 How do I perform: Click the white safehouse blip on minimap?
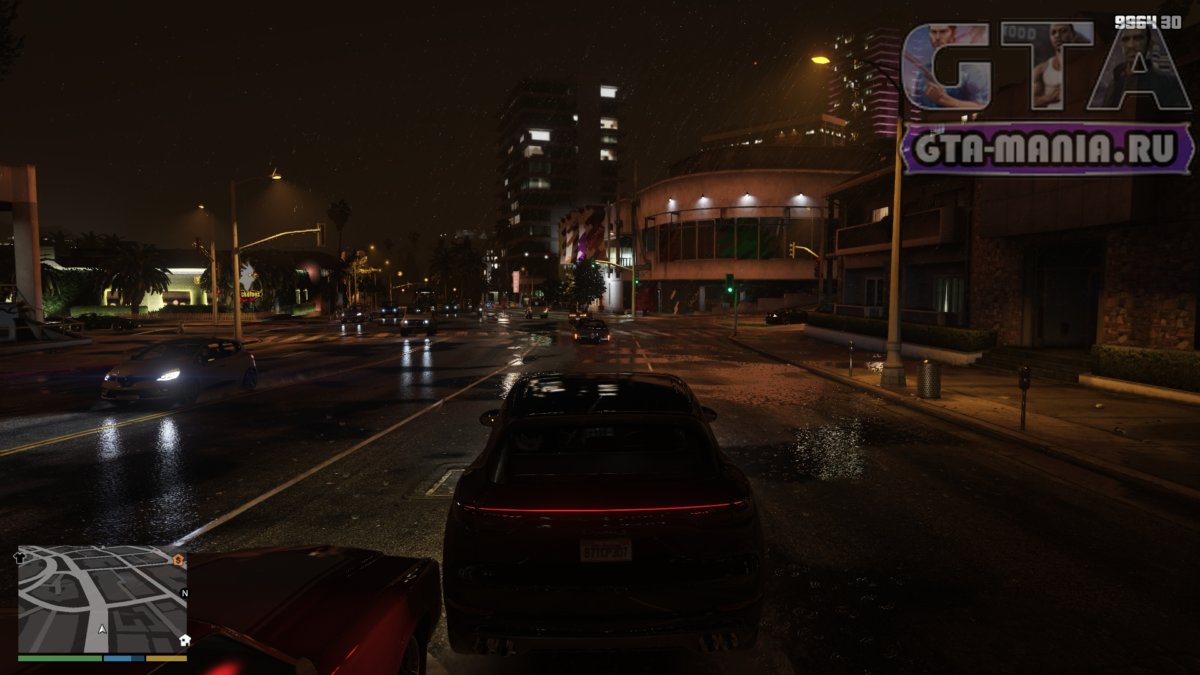(x=184, y=640)
